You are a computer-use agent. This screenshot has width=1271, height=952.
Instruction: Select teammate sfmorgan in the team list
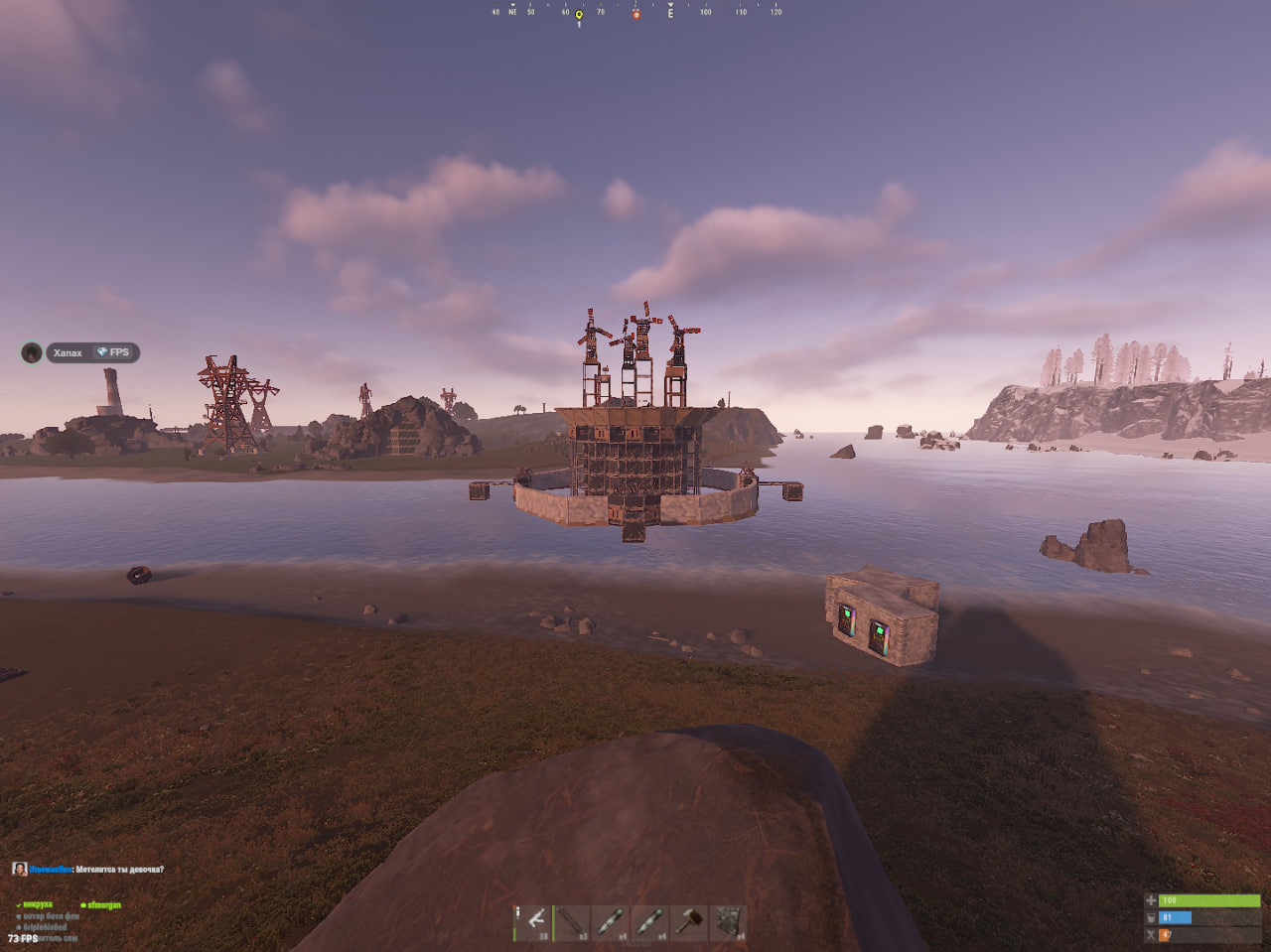[103, 905]
